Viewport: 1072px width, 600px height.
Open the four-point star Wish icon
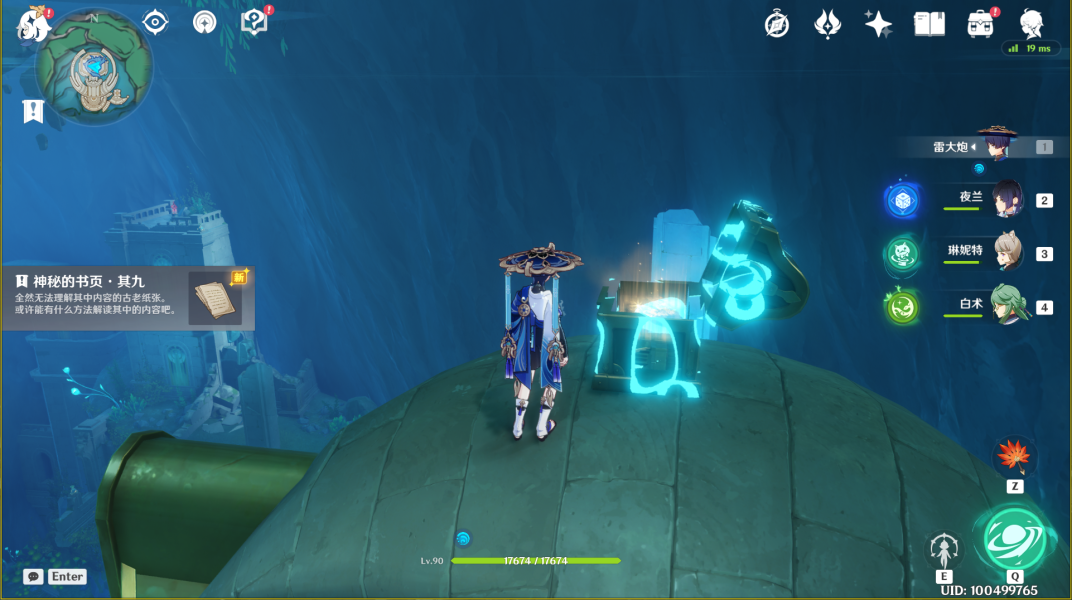pyautogui.click(x=878, y=24)
